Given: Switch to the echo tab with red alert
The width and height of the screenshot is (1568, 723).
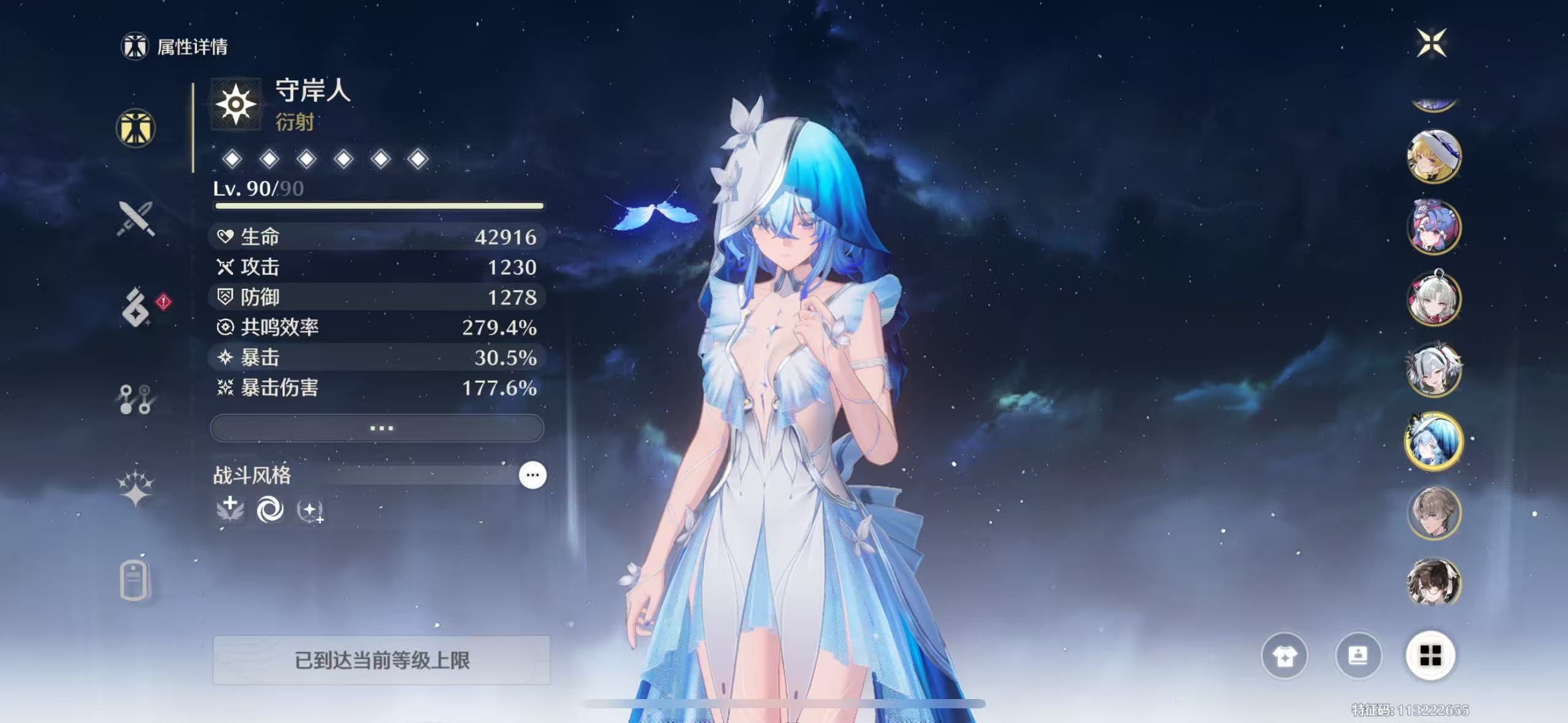Looking at the screenshot, I should 136,308.
